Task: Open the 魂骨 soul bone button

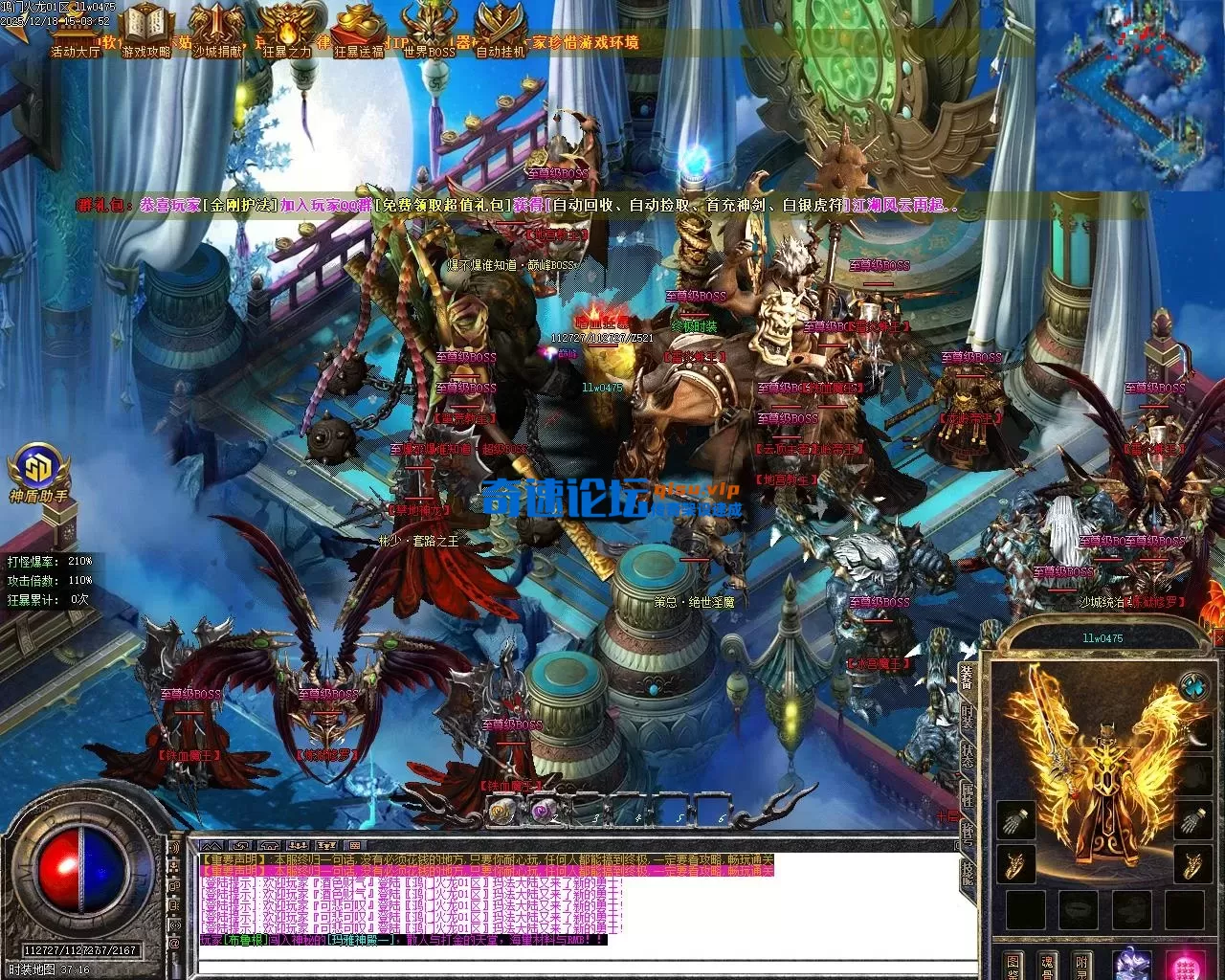Action: pyautogui.click(x=1048, y=963)
